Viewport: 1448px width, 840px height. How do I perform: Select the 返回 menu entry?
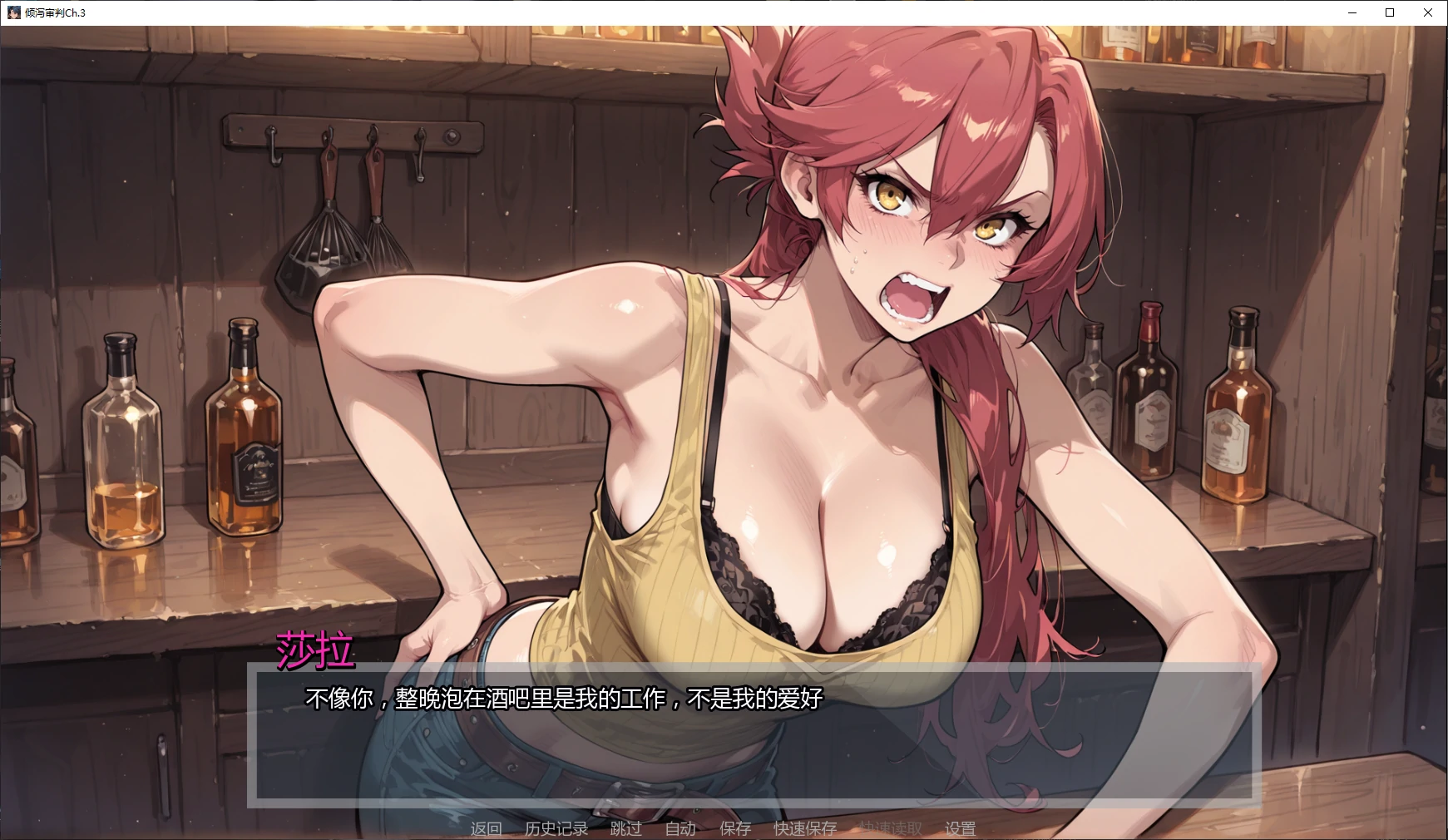tap(486, 828)
